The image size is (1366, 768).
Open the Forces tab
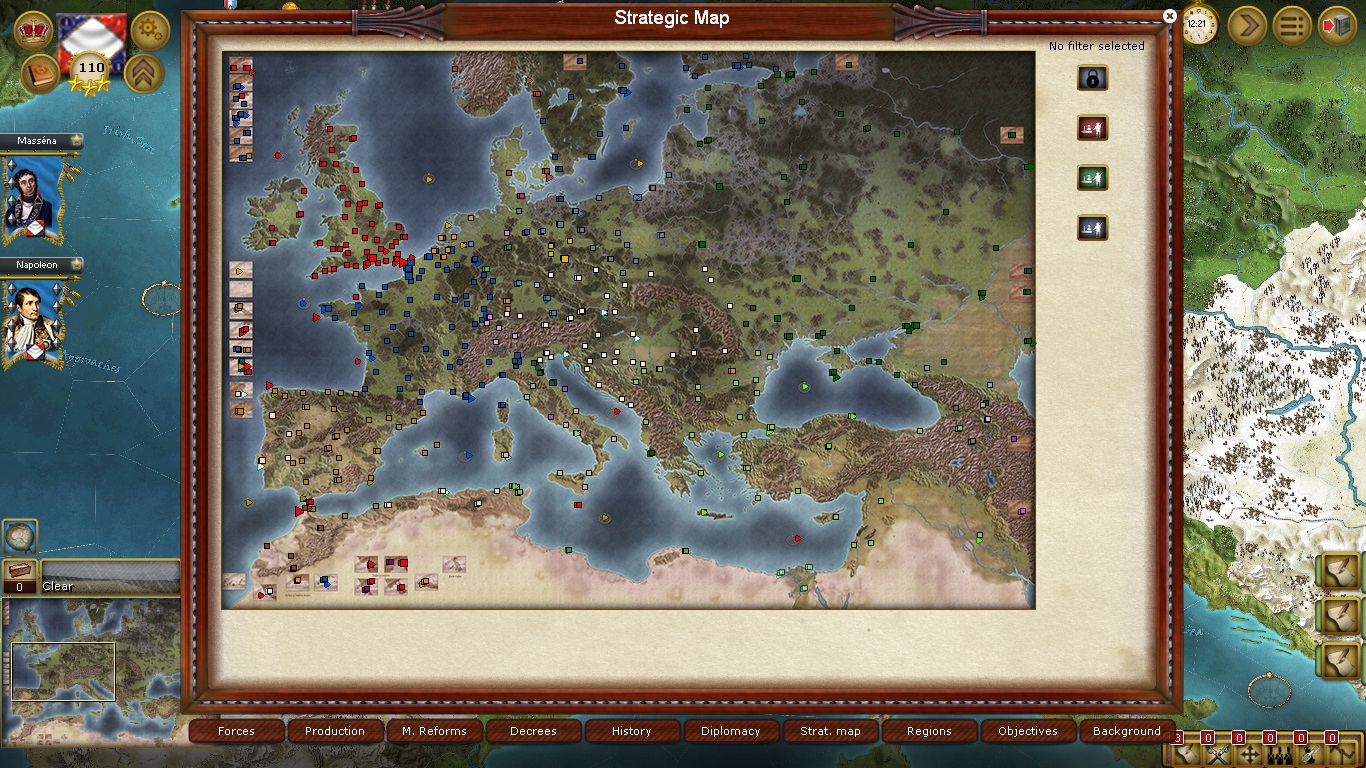point(237,731)
